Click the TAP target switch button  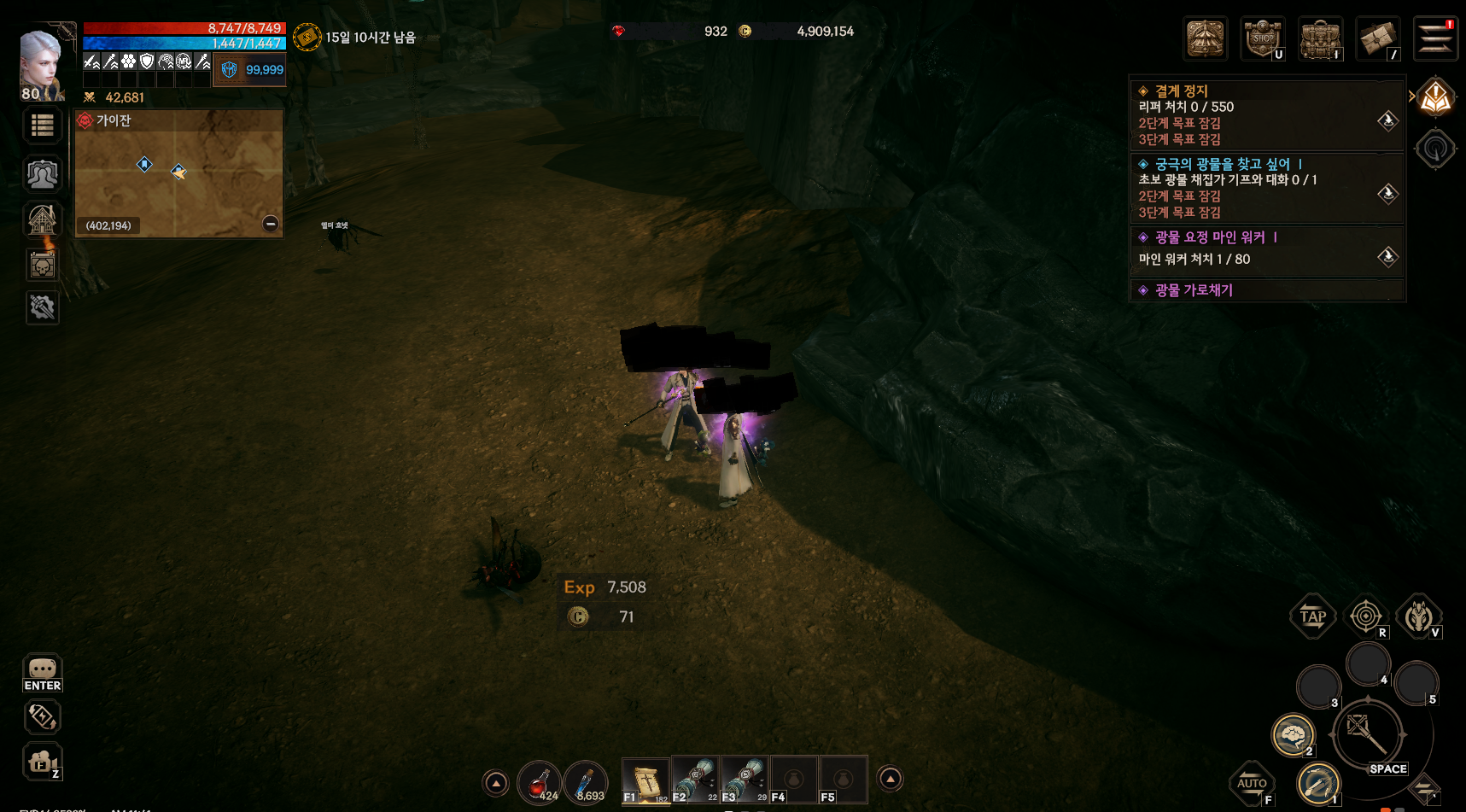pyautogui.click(x=1312, y=616)
